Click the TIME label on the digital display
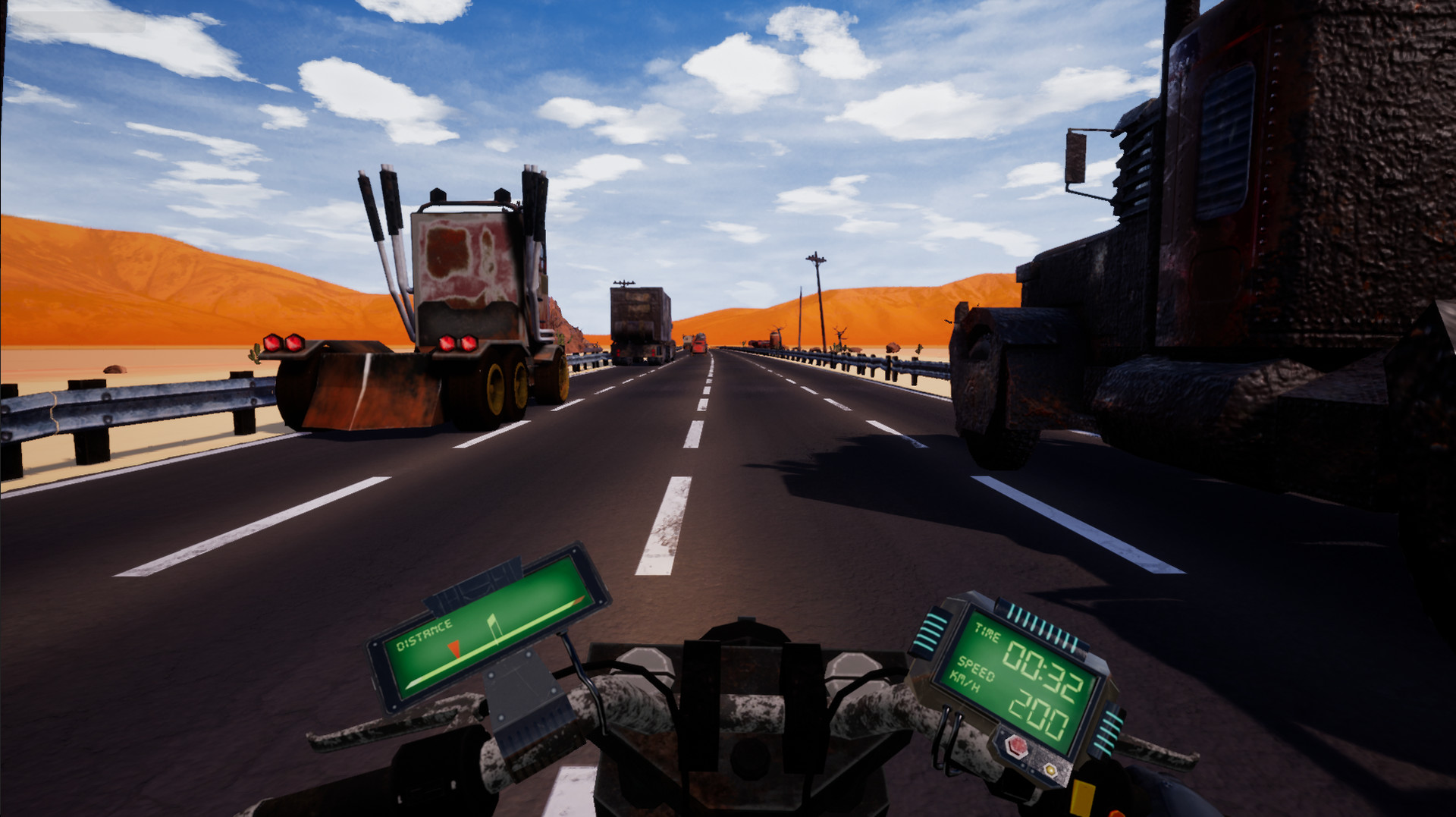The width and height of the screenshot is (1456, 817). point(987,630)
